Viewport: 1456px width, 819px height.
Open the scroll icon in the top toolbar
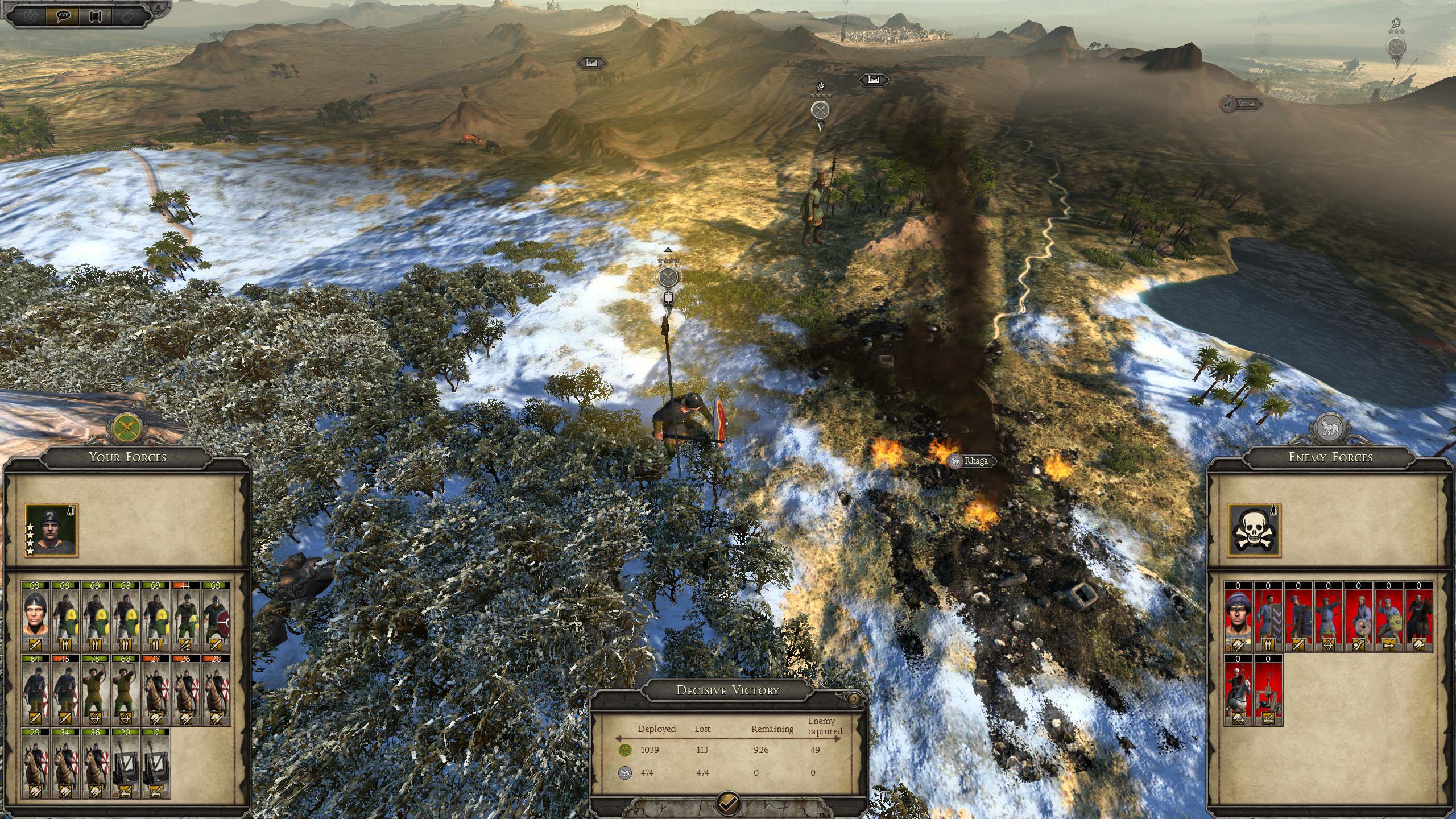[x=96, y=15]
